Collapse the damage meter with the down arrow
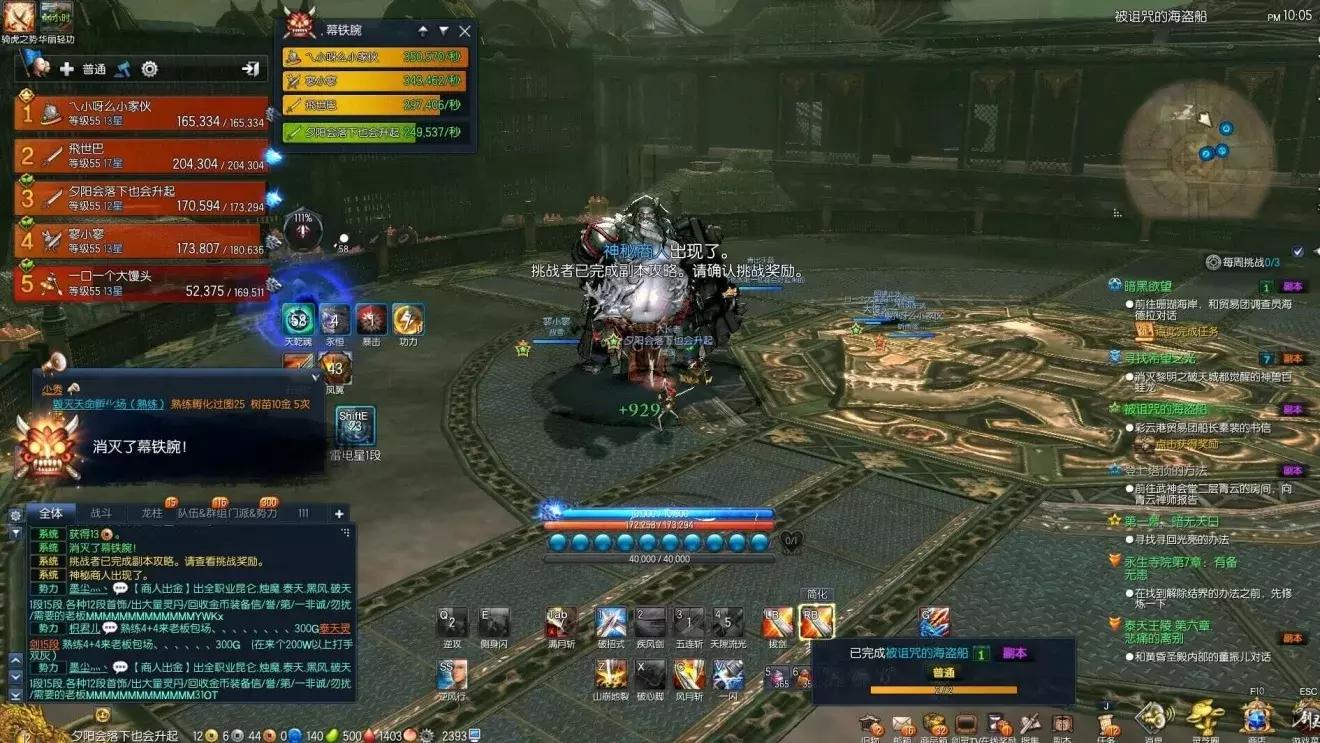This screenshot has height=743, width=1320. tap(443, 31)
